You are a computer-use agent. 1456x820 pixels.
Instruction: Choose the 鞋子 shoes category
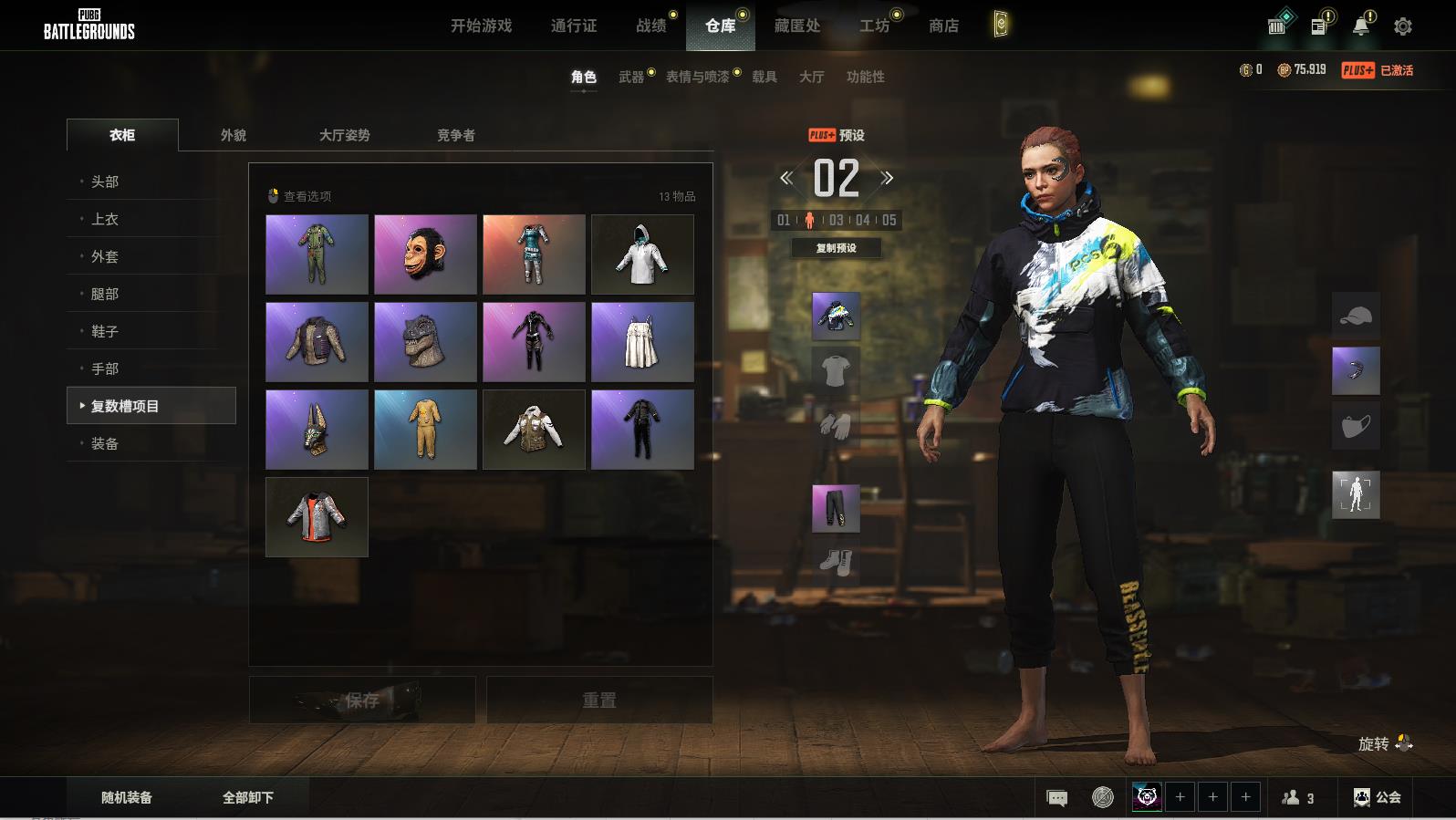[105, 331]
